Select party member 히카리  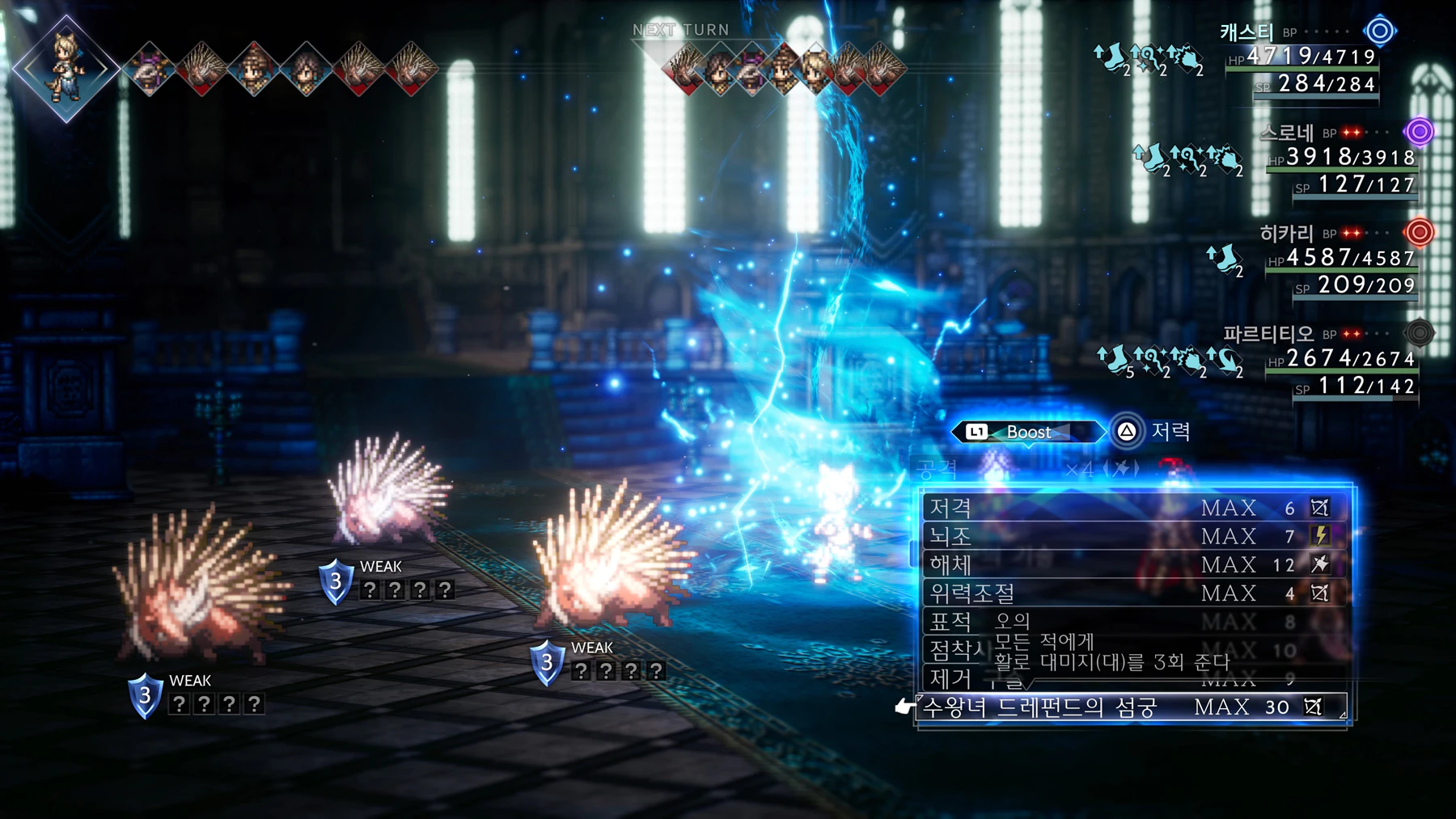[x=1286, y=234]
